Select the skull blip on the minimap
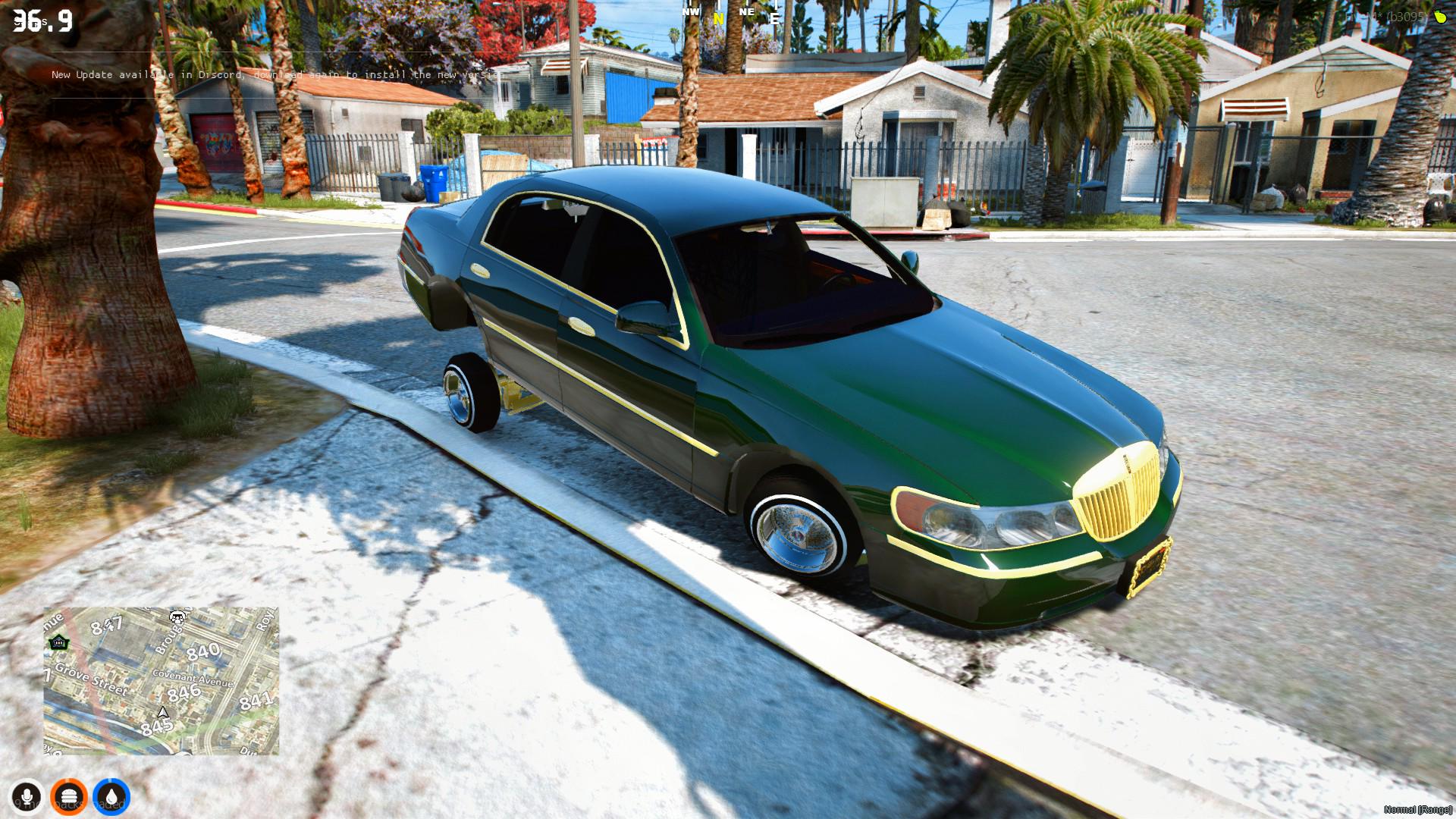Viewport: 1456px width, 819px height. point(176,619)
